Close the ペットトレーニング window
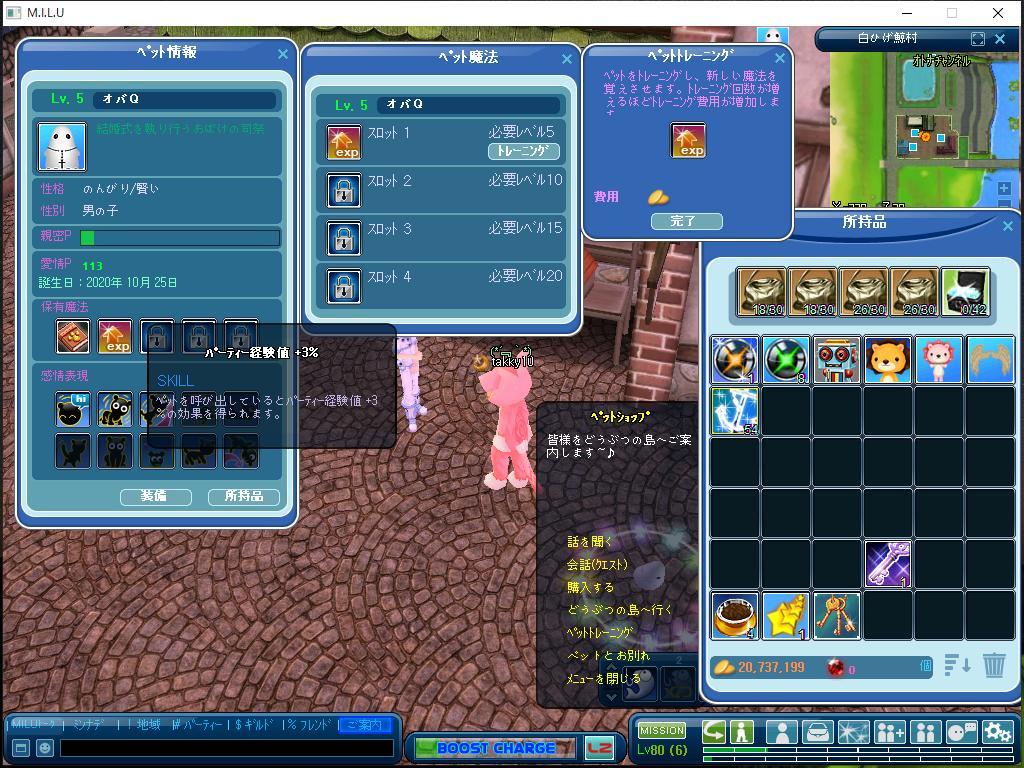The image size is (1024, 768). [x=780, y=59]
